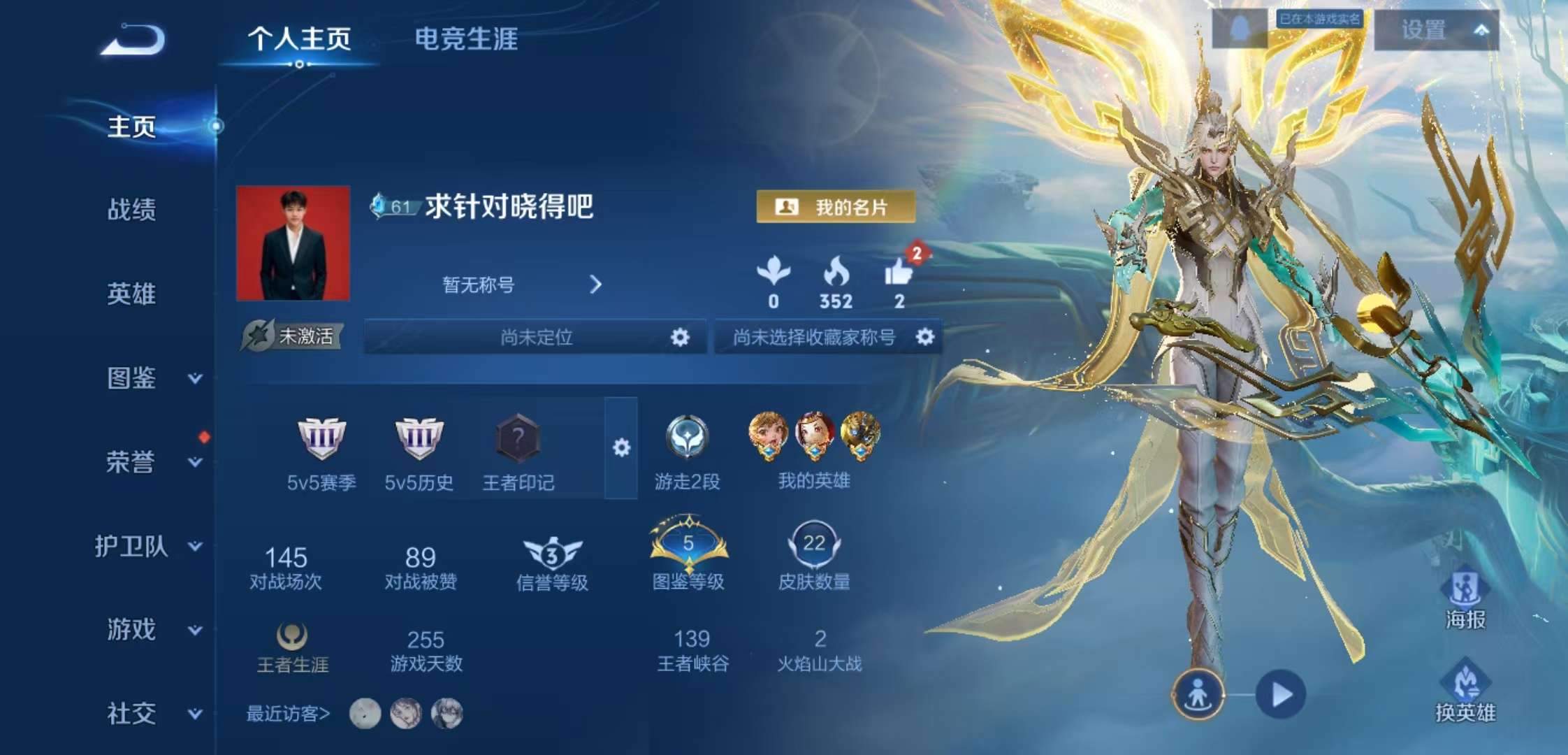This screenshot has height=755, width=1568.
Task: Open the gear next to 尚未选择收藏家称号
Action: 927,337
